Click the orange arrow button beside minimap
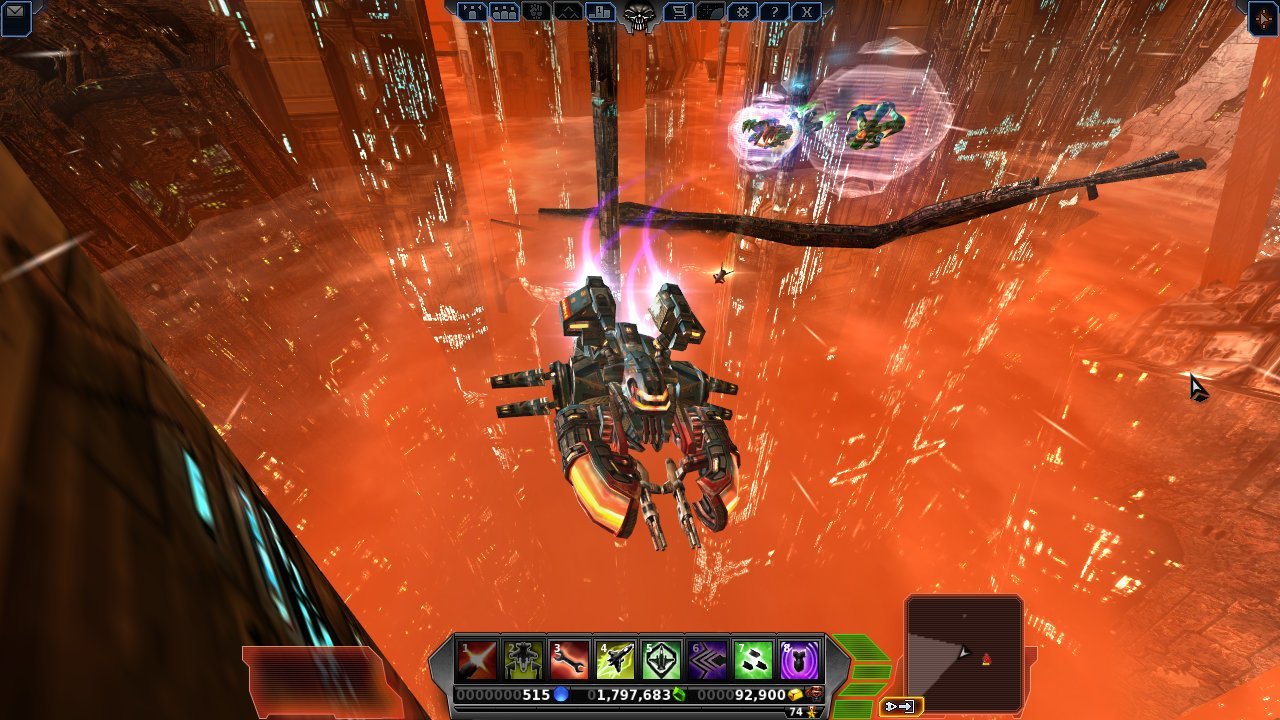The width and height of the screenshot is (1280, 720). (x=900, y=707)
